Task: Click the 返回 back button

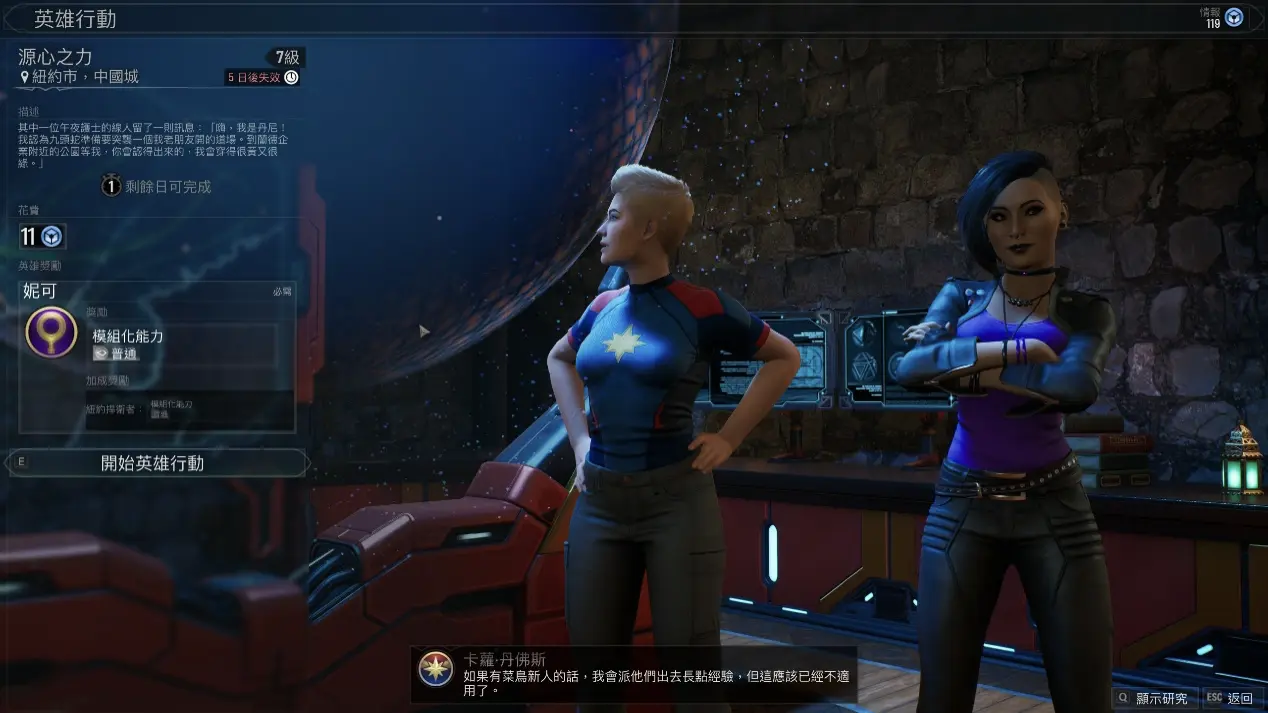Action: coord(1229,698)
